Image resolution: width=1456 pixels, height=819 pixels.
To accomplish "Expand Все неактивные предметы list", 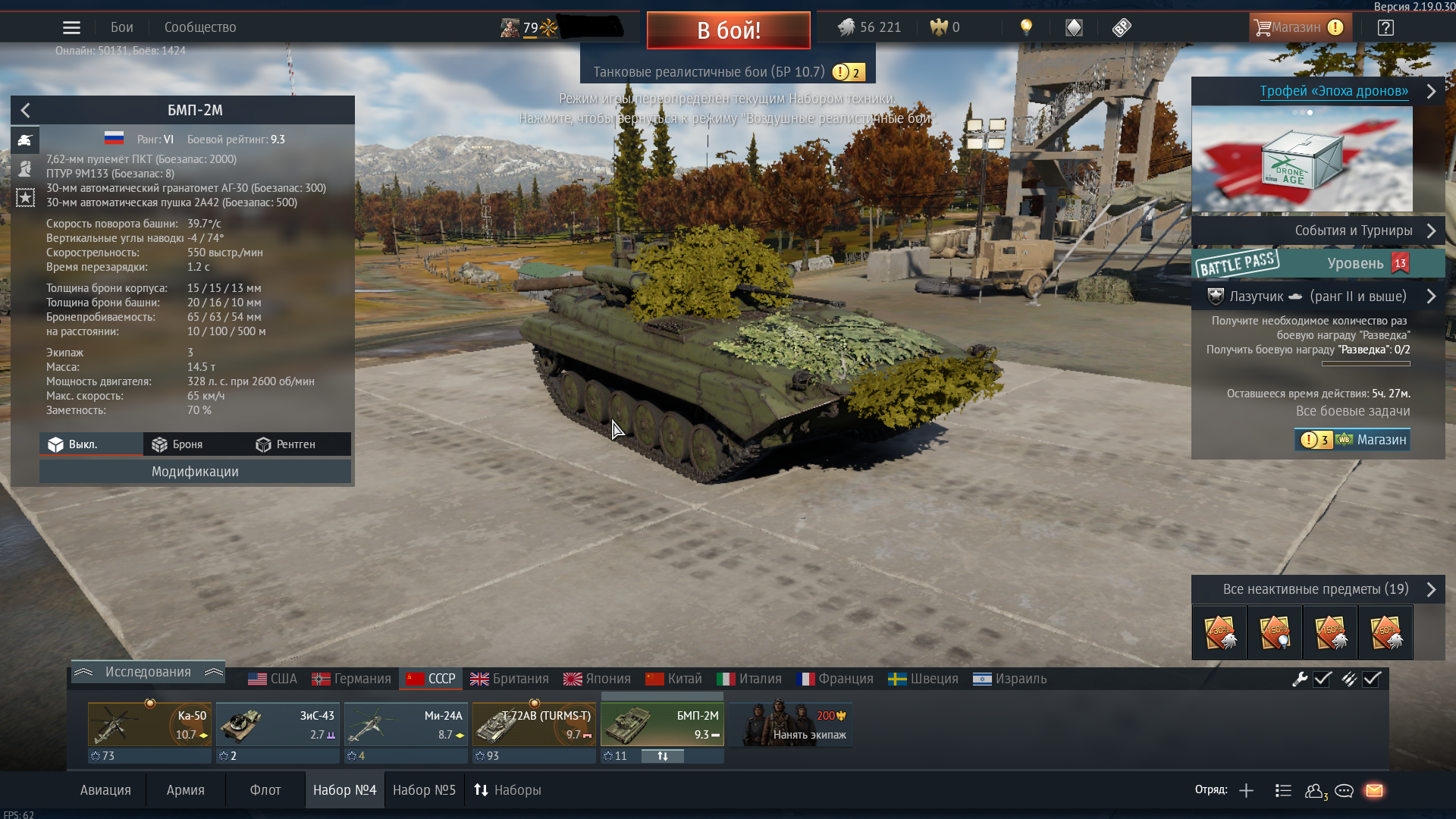I will click(1432, 588).
